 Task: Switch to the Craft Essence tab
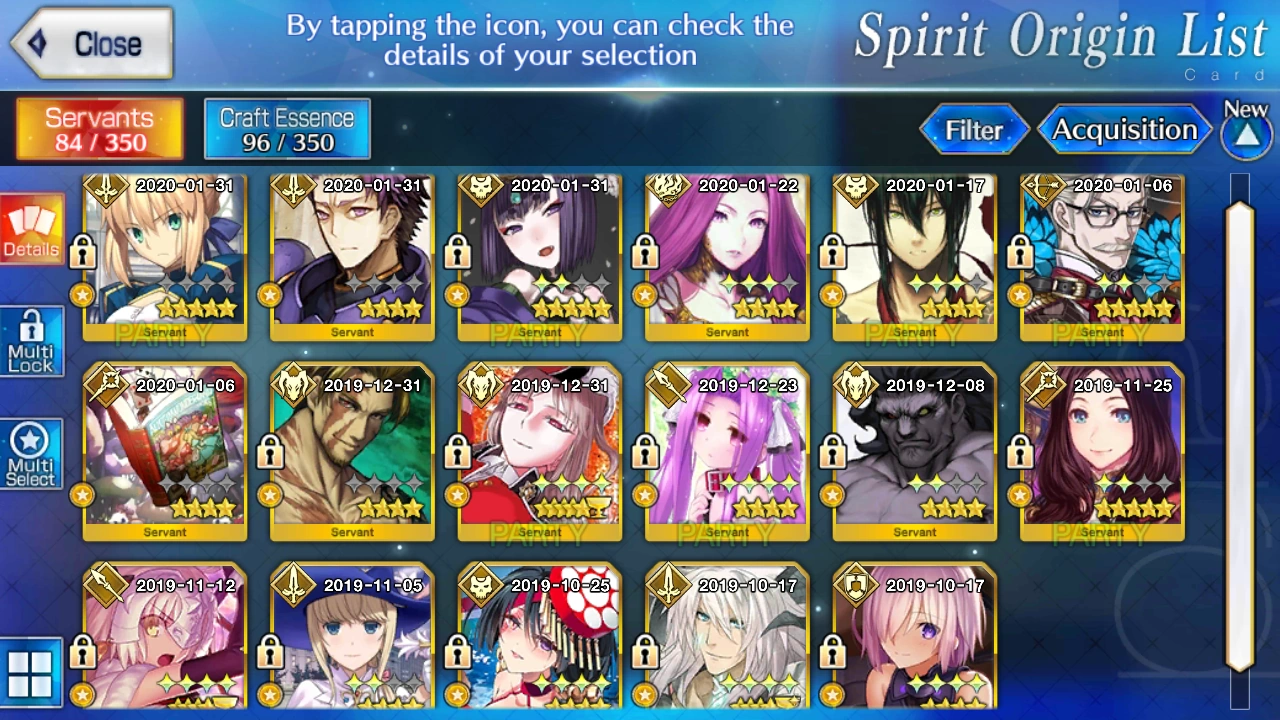286,129
